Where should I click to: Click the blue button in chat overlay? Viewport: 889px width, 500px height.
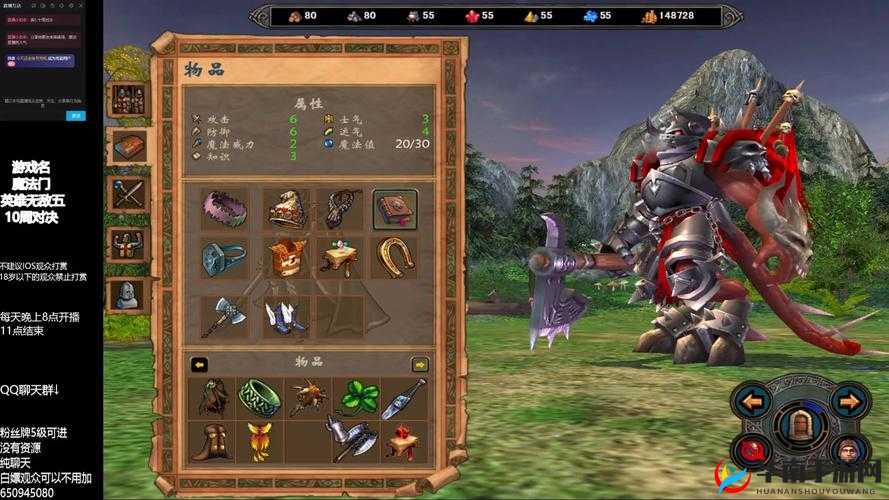[x=75, y=116]
